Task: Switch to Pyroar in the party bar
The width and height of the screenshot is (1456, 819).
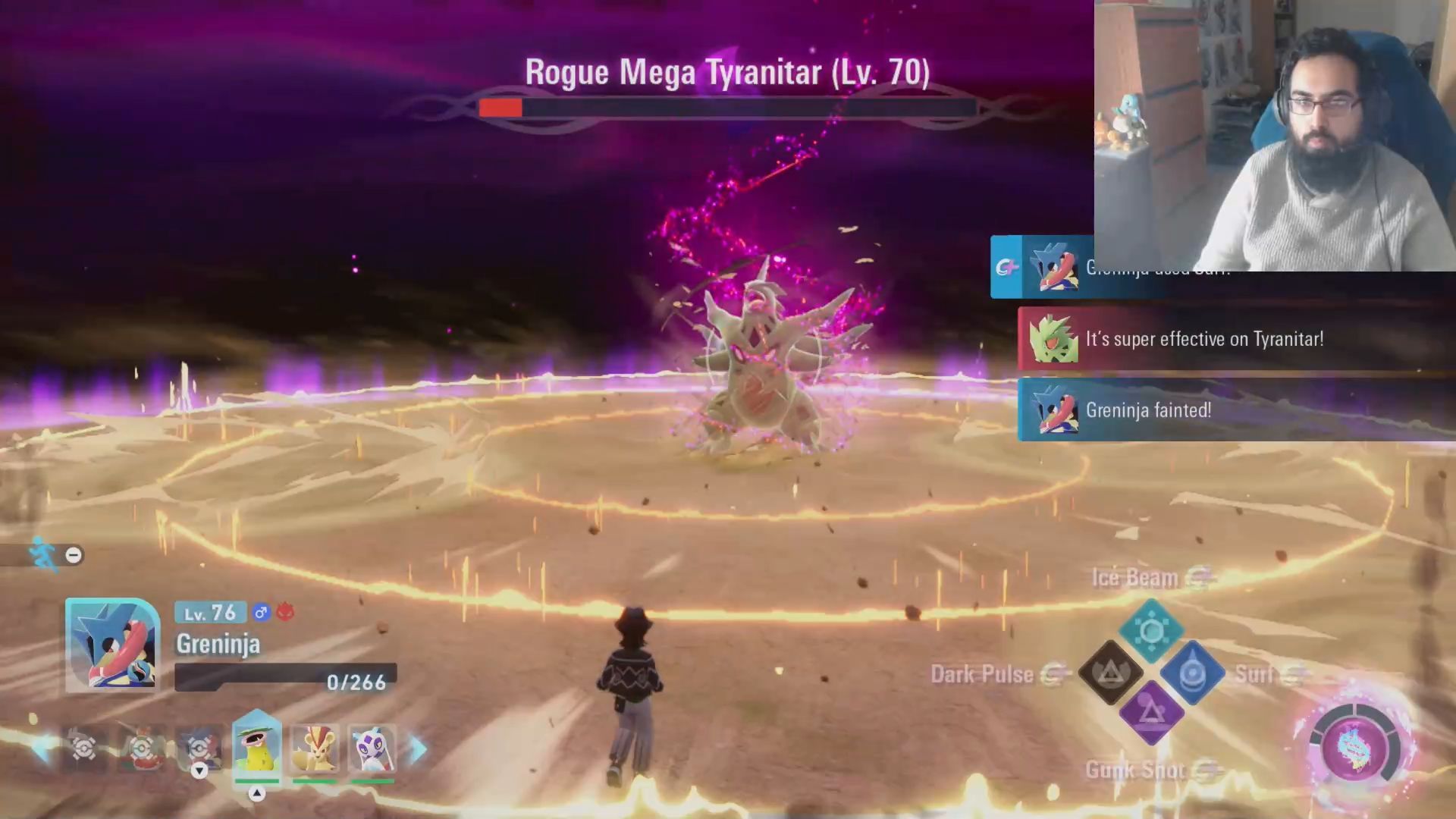Action: pos(314,748)
